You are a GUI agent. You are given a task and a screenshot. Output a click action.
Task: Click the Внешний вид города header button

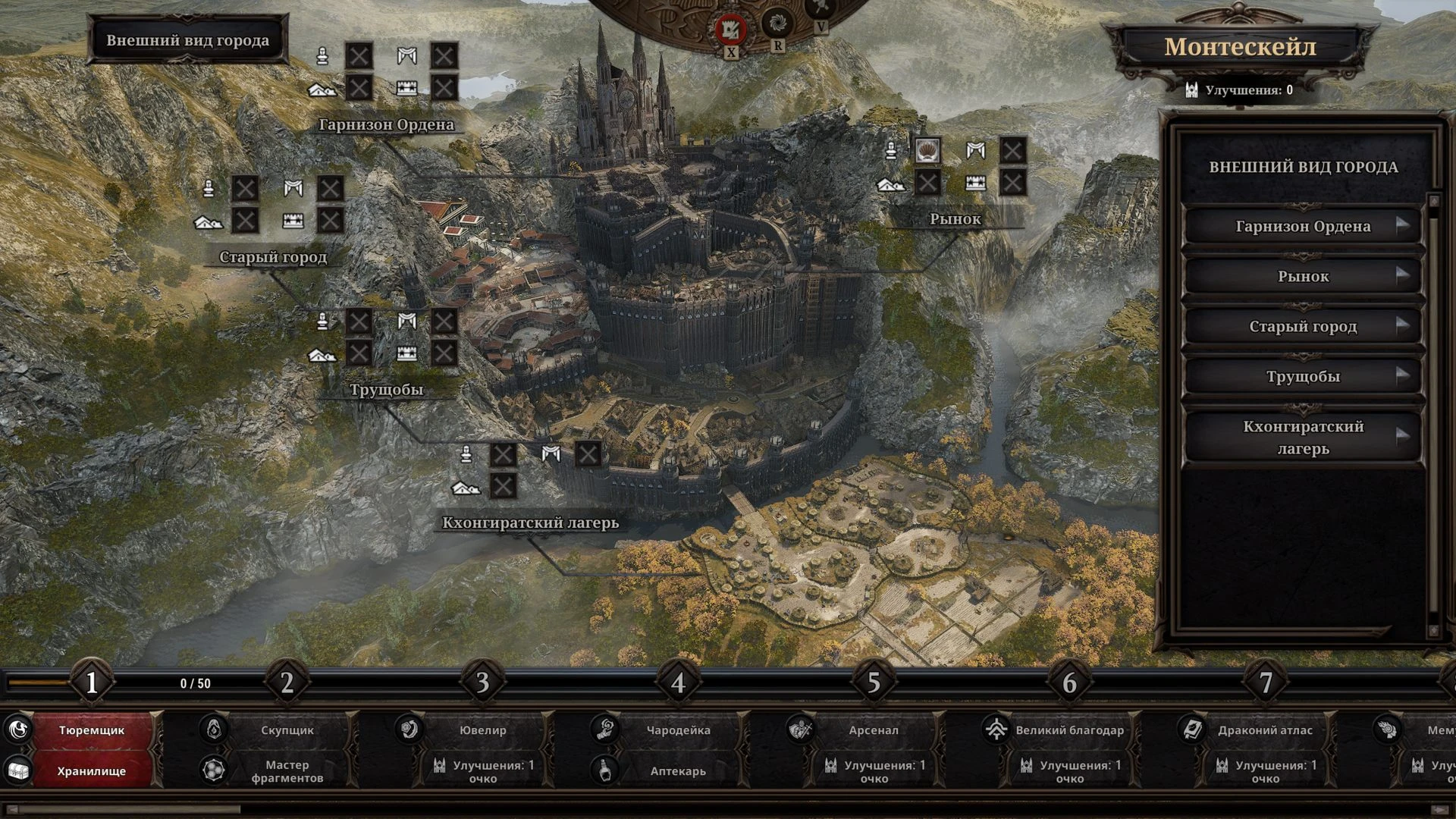point(187,40)
